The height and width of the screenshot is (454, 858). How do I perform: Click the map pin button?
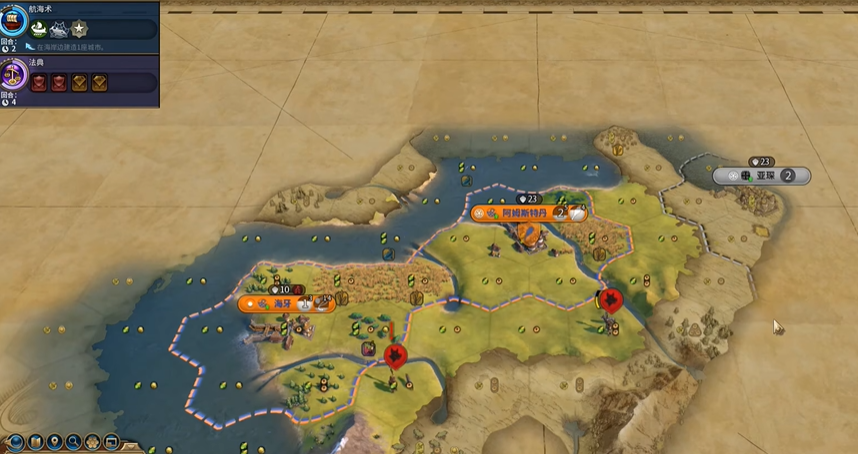(x=55, y=442)
